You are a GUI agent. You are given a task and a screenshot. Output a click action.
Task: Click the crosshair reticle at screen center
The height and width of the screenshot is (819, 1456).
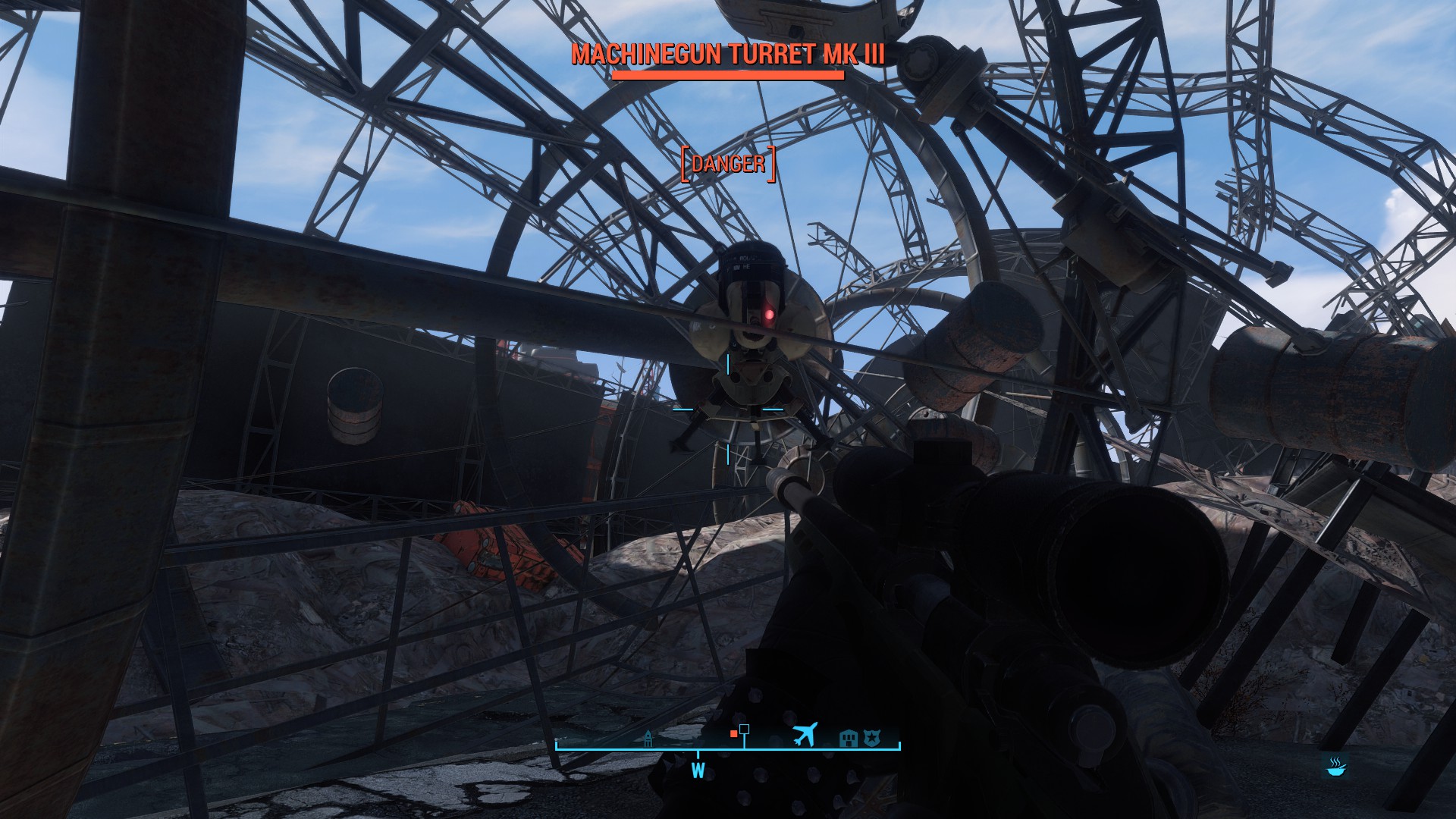click(x=727, y=408)
